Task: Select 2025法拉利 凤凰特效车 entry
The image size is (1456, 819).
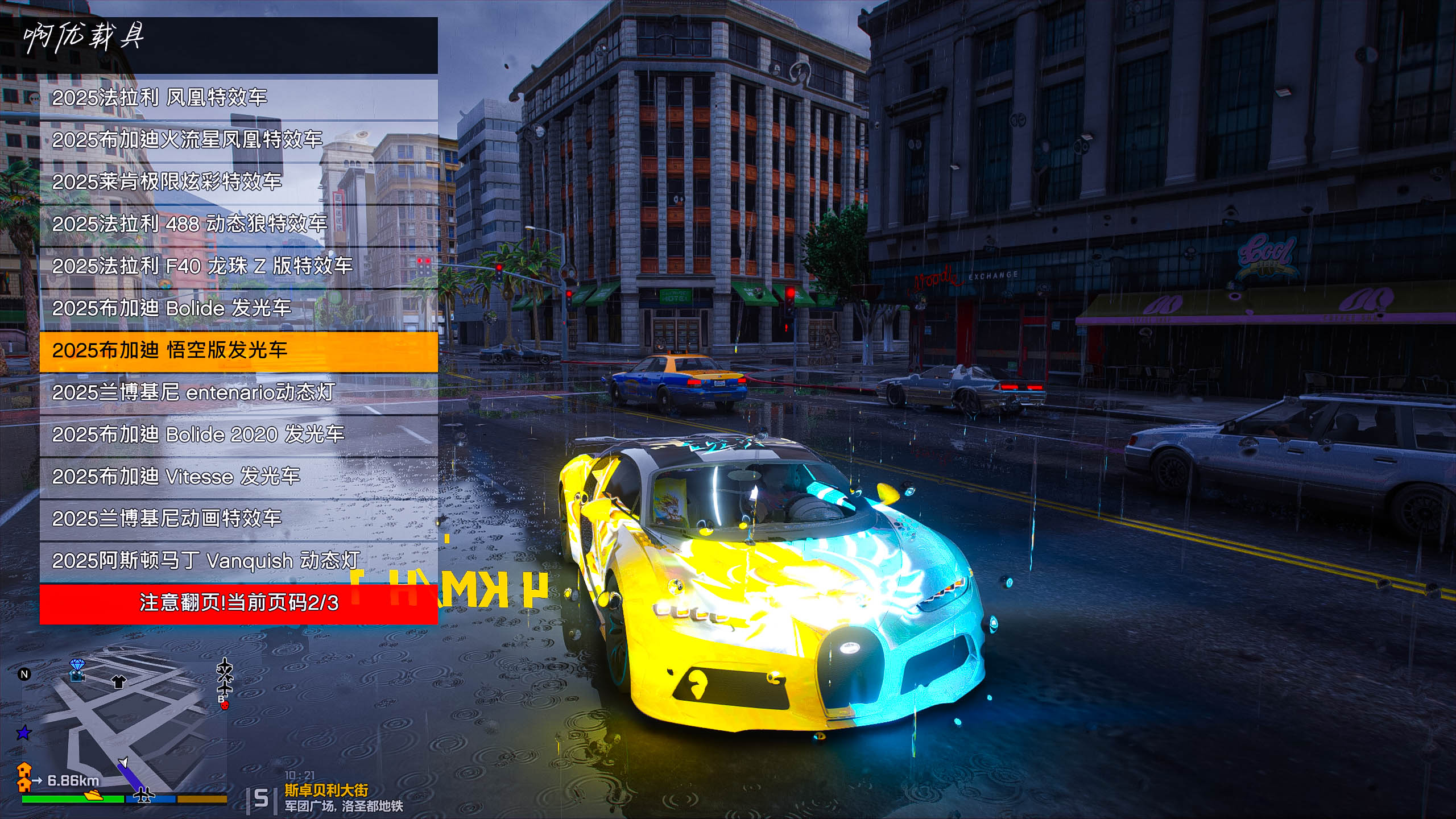Action: (238, 98)
